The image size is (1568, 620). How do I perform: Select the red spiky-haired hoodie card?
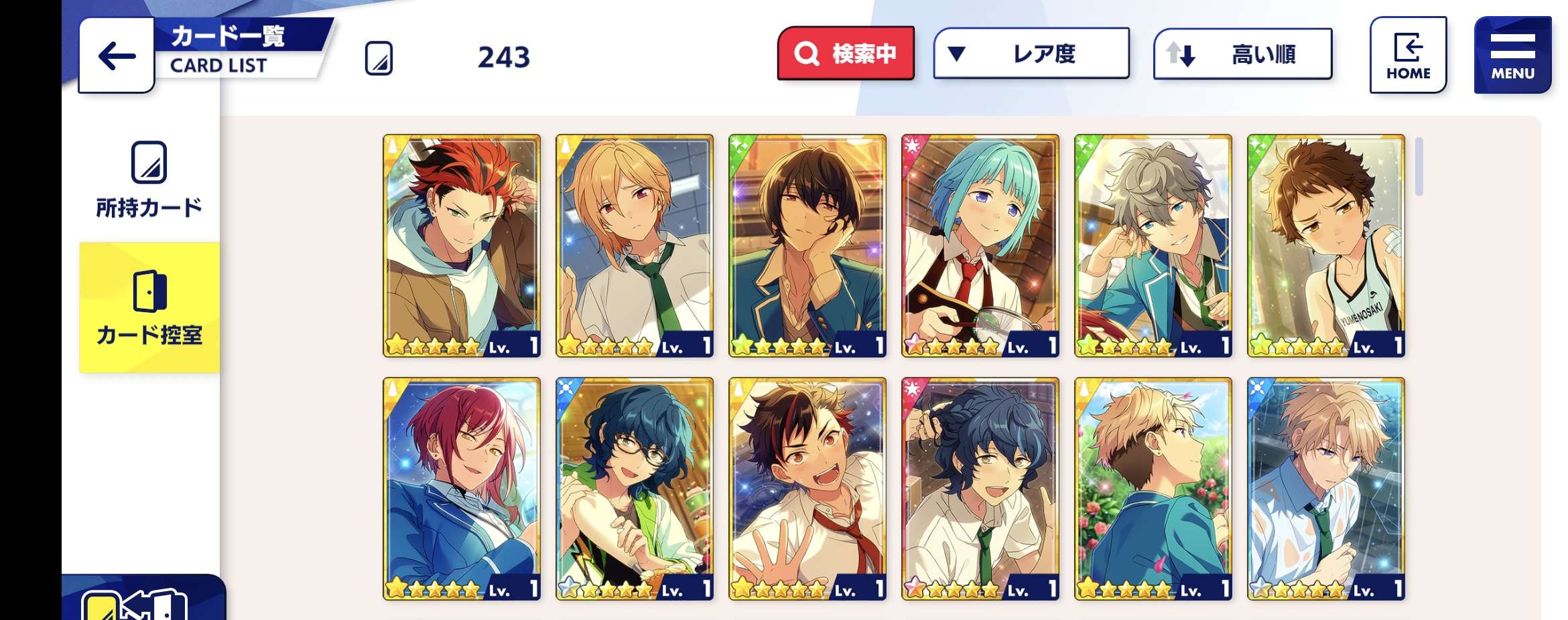(462, 246)
